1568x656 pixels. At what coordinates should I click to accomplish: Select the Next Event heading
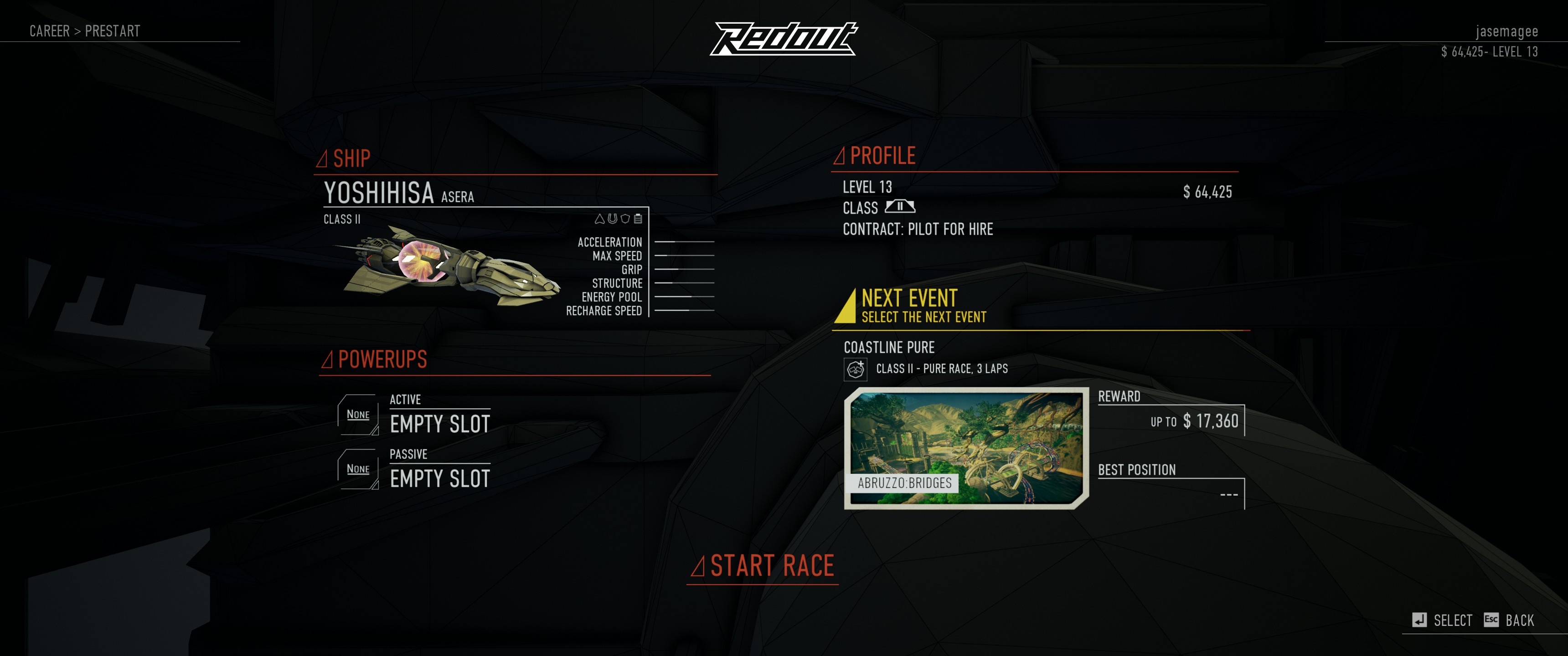tap(909, 299)
